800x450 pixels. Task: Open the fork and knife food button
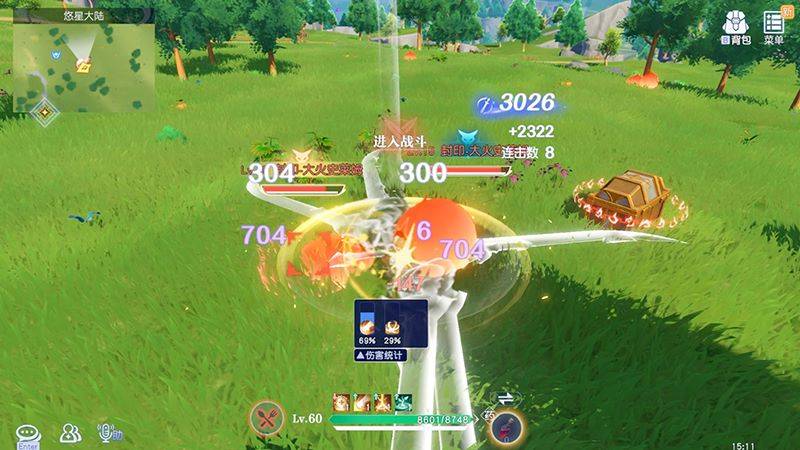266,419
